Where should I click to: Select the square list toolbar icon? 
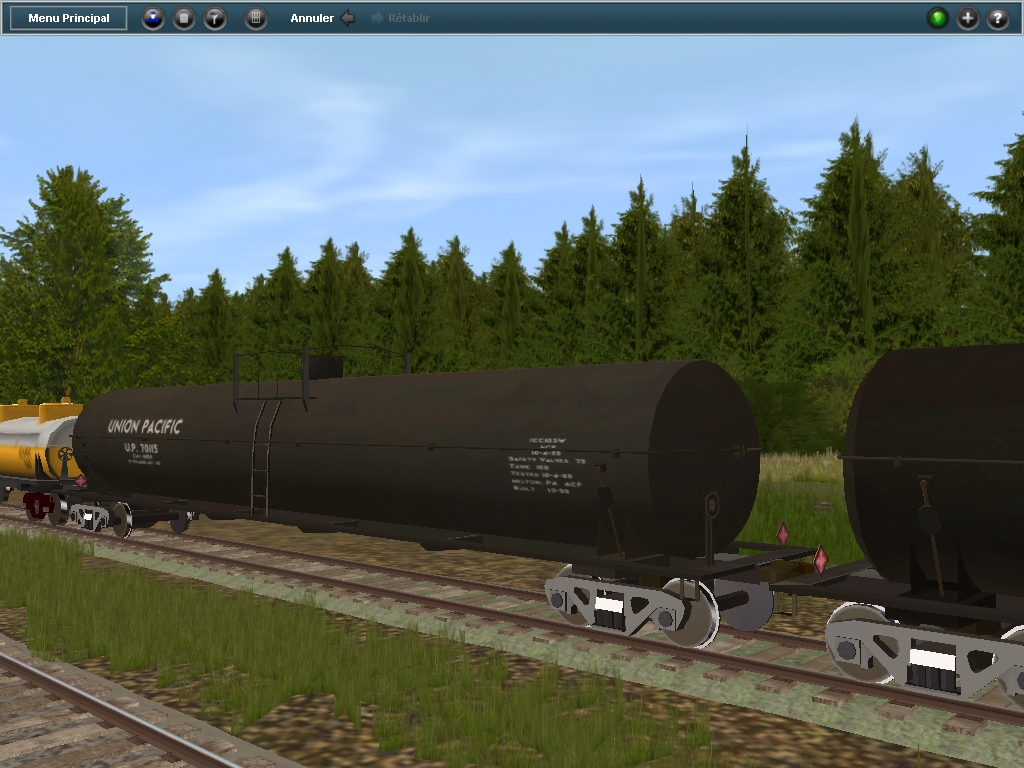184,18
